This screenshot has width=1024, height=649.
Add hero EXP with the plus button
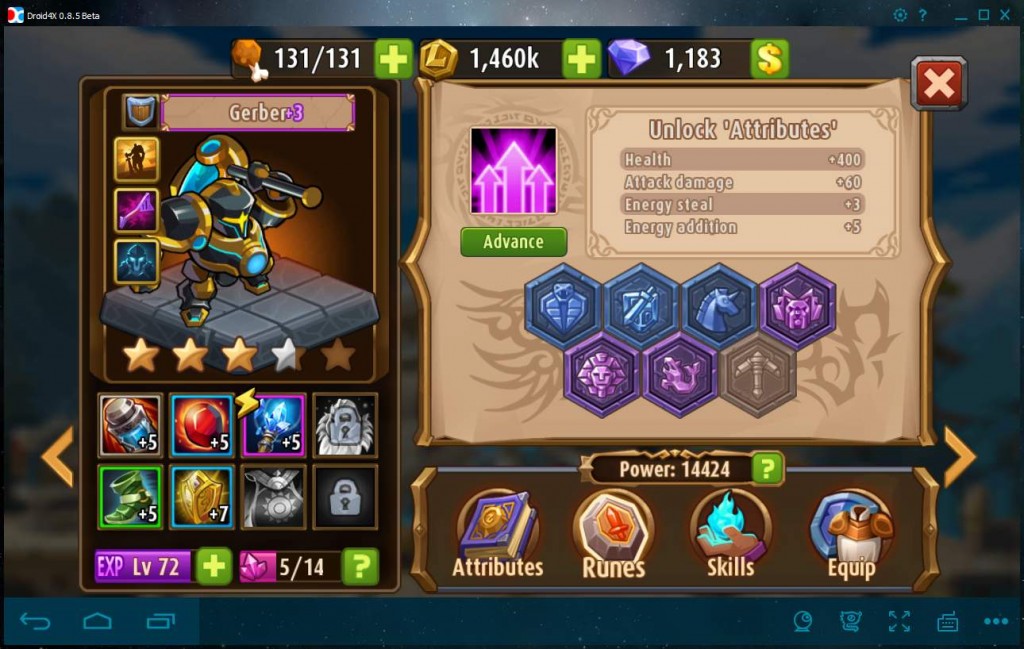(214, 567)
